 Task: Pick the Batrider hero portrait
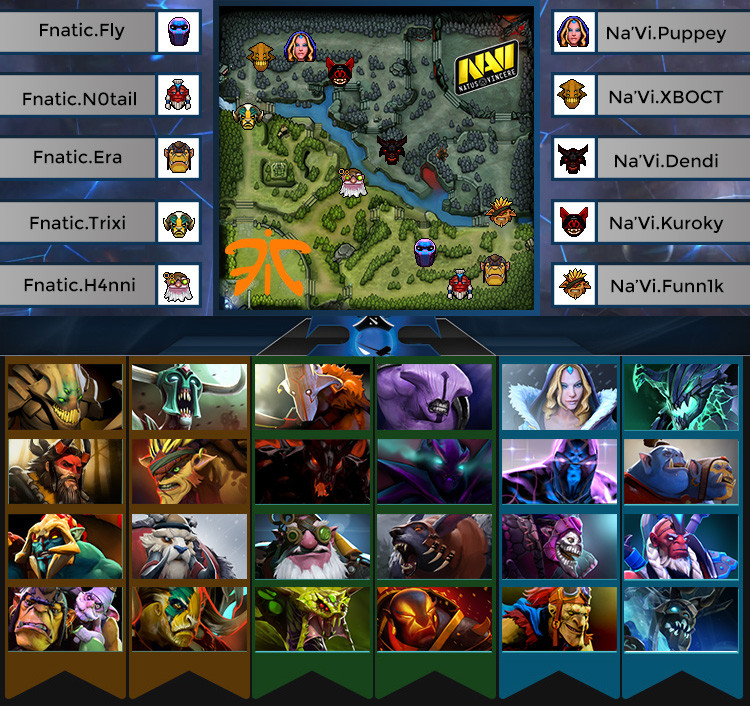558,620
